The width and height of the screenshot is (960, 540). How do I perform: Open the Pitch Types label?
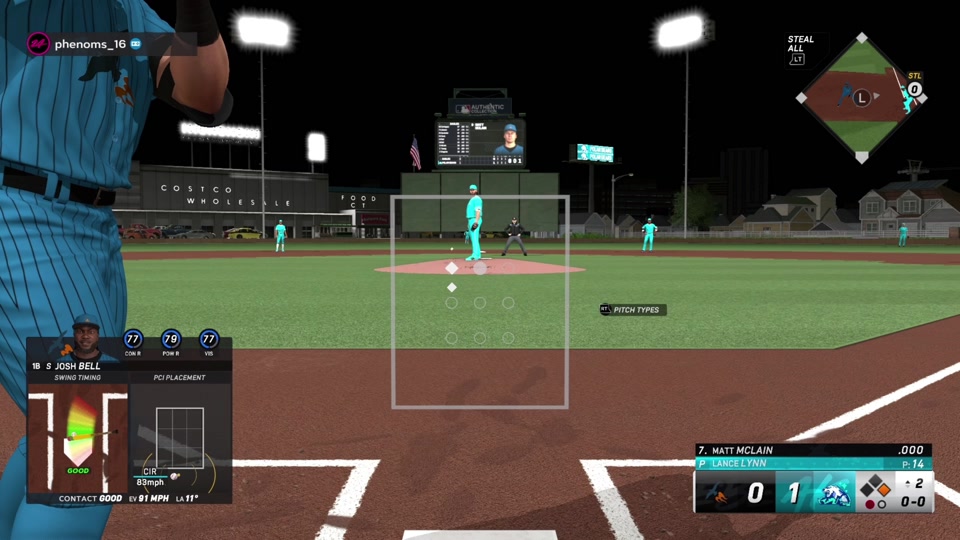(635, 310)
